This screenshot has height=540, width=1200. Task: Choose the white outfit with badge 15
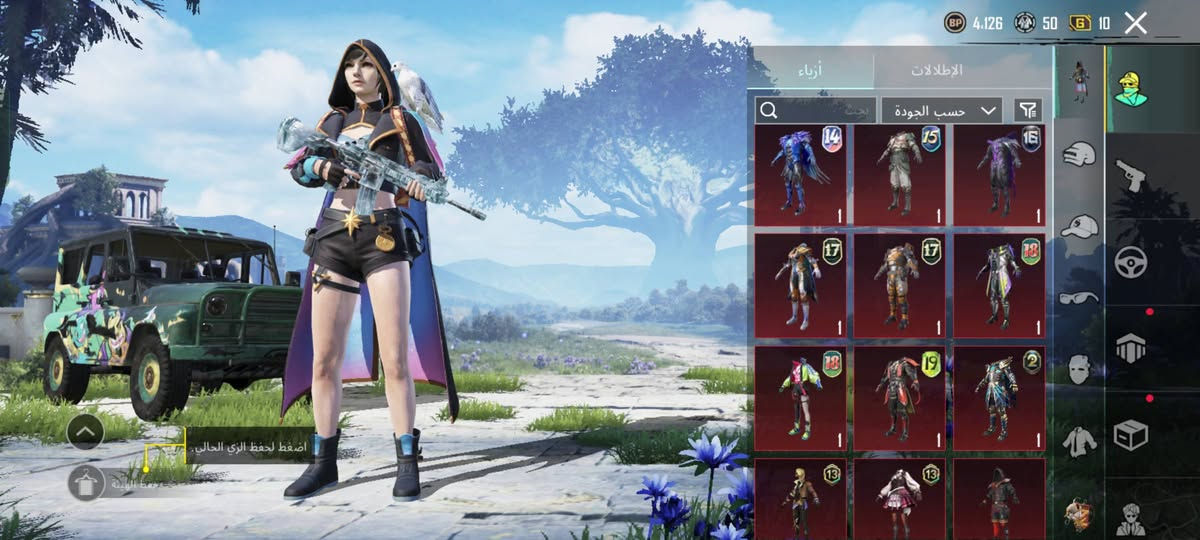899,175
